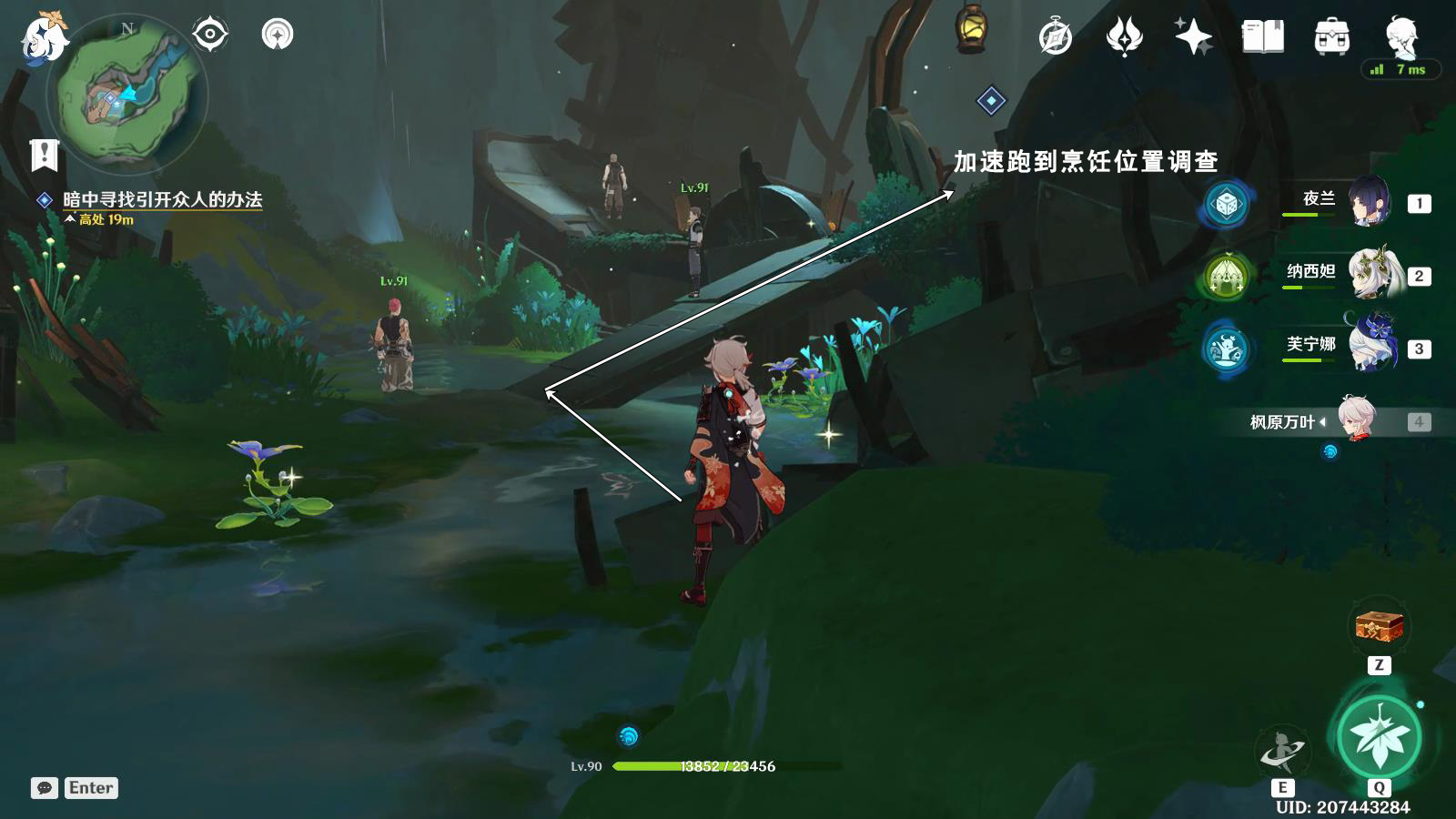Select the tracked quest objective text
Viewport: 1456px width, 819px height.
(x=162, y=199)
